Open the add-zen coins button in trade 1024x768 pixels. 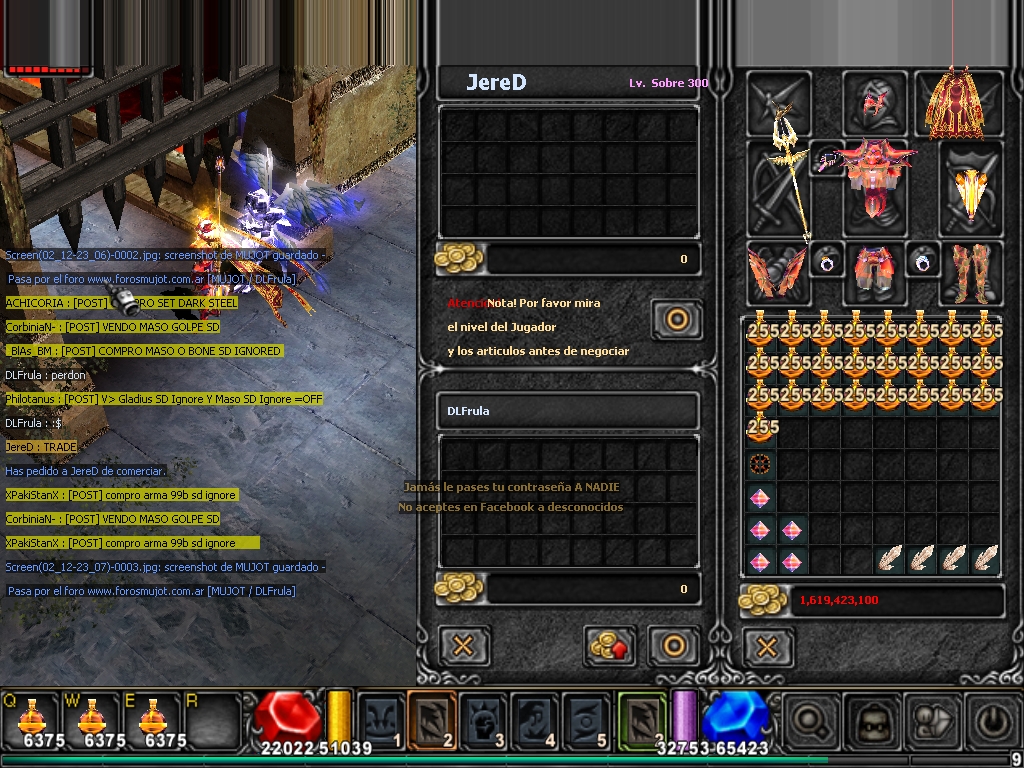[612, 645]
